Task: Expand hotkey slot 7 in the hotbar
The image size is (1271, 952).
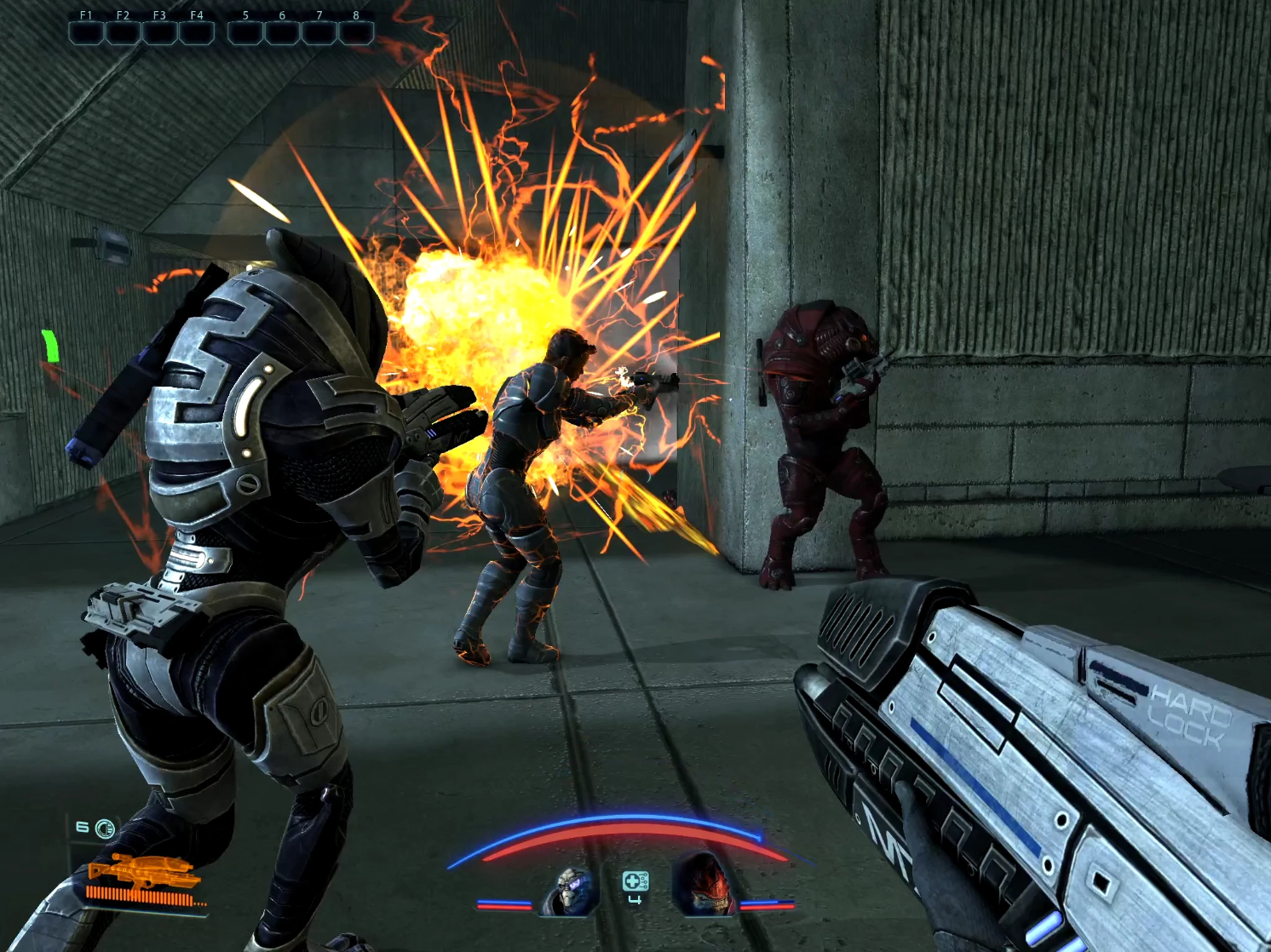Action: click(x=318, y=34)
